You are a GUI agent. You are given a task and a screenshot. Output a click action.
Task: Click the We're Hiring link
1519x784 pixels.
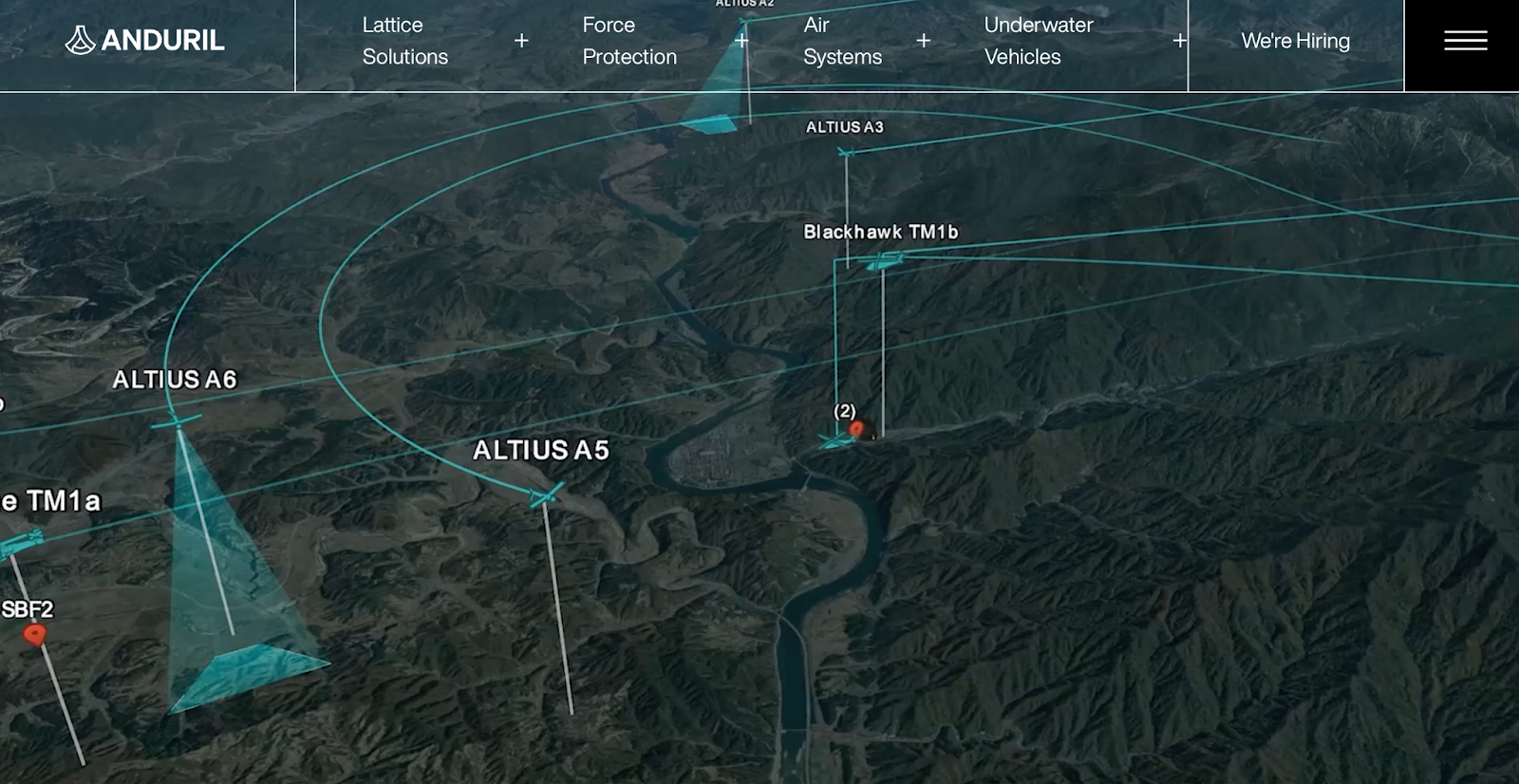(1295, 41)
